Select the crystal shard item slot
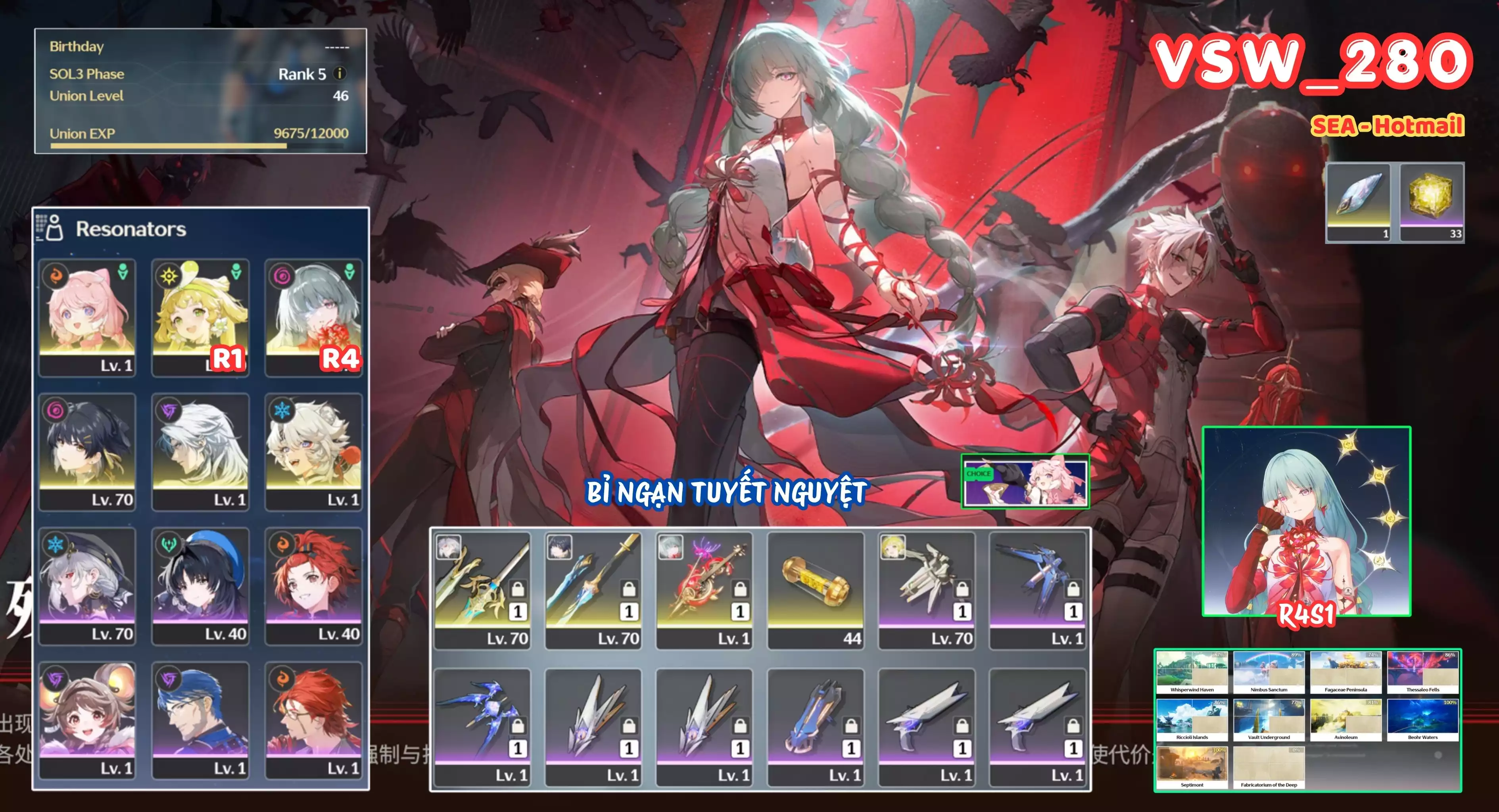Screen dimensions: 1499x812 pos(1358,202)
